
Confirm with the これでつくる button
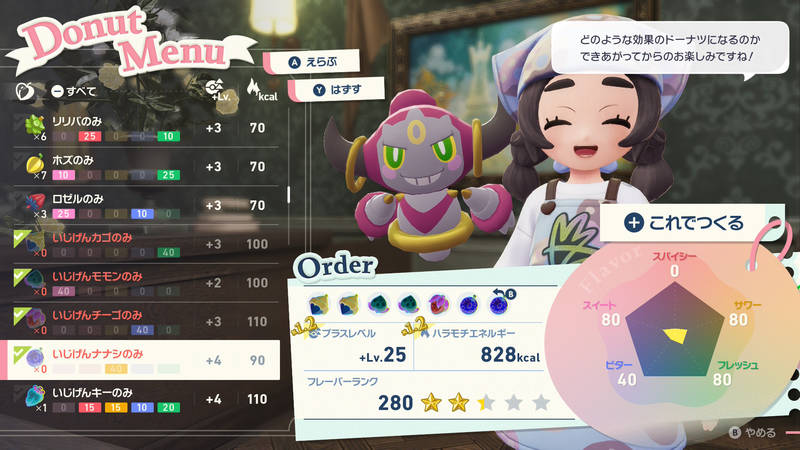[x=686, y=222]
